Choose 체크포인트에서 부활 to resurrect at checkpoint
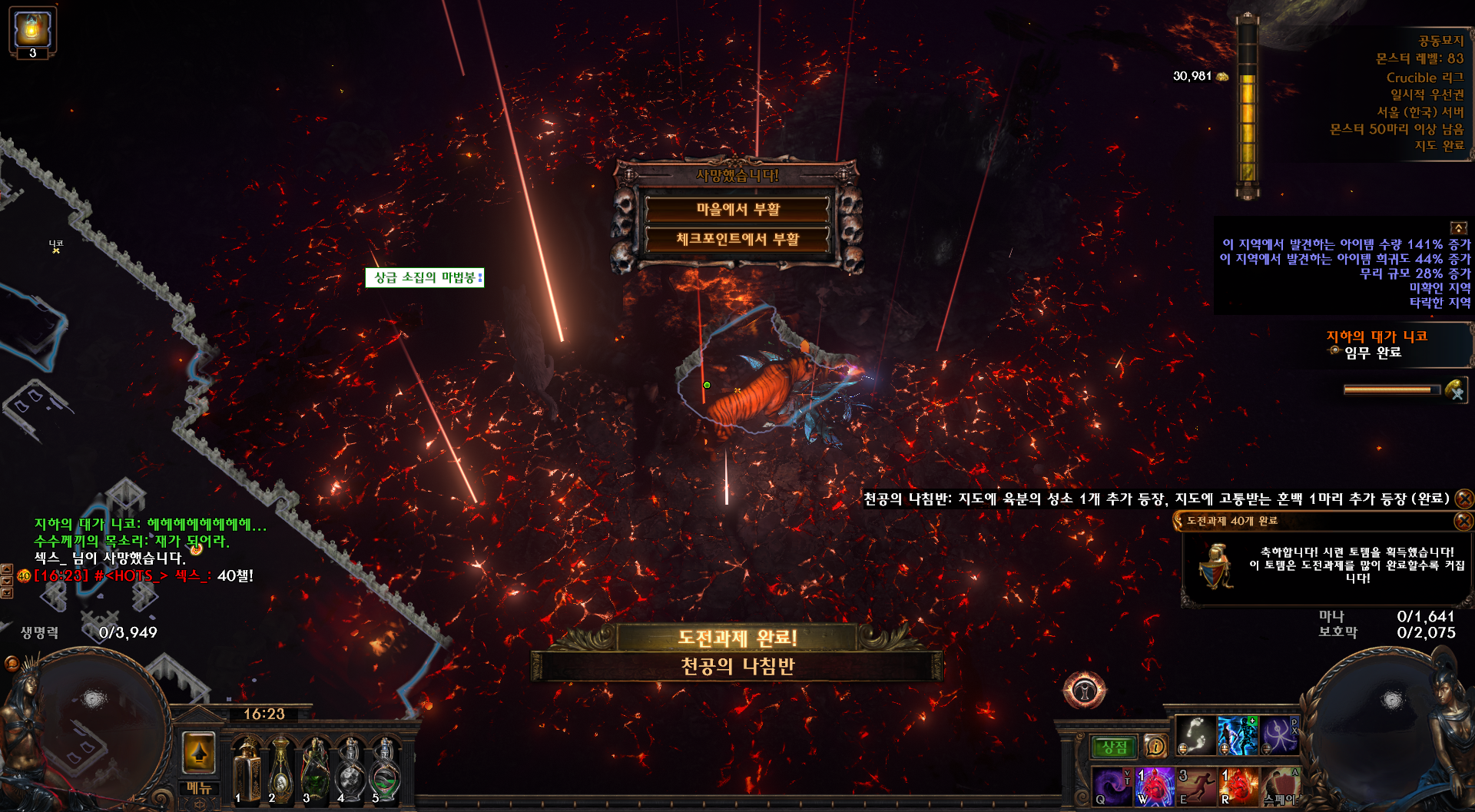 (737, 239)
